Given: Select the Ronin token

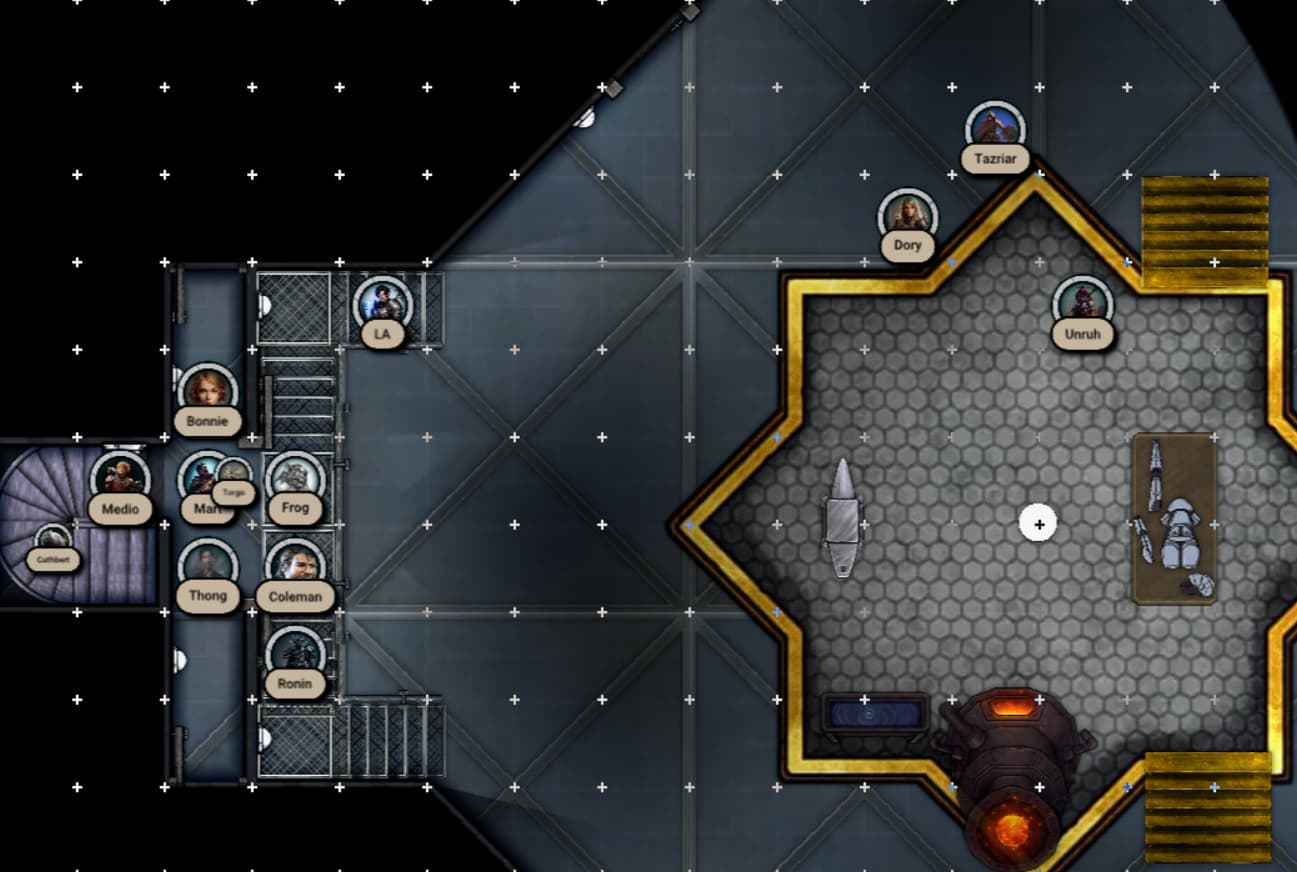Looking at the screenshot, I should 295,654.
